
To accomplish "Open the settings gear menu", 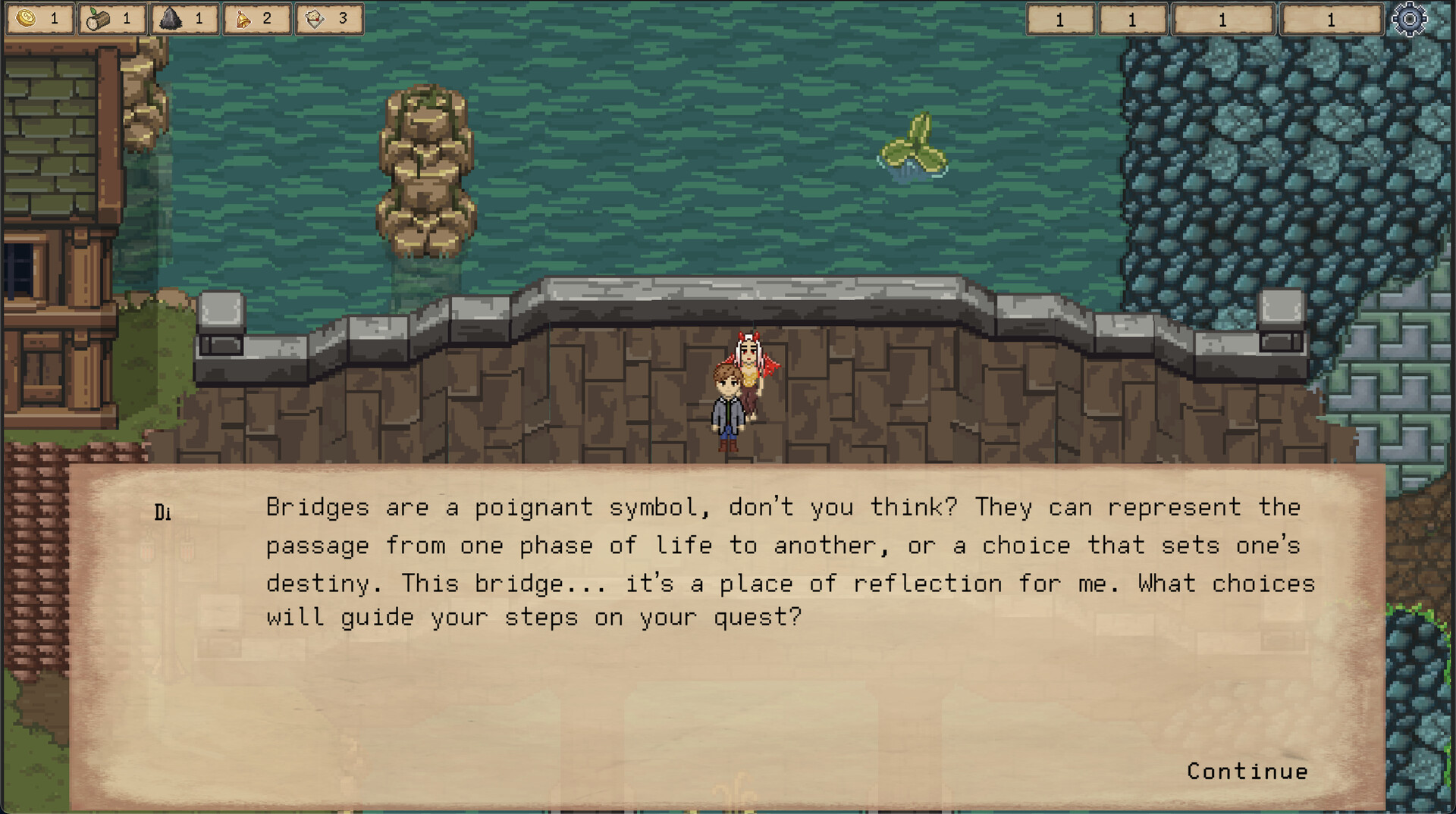I will (x=1409, y=19).
